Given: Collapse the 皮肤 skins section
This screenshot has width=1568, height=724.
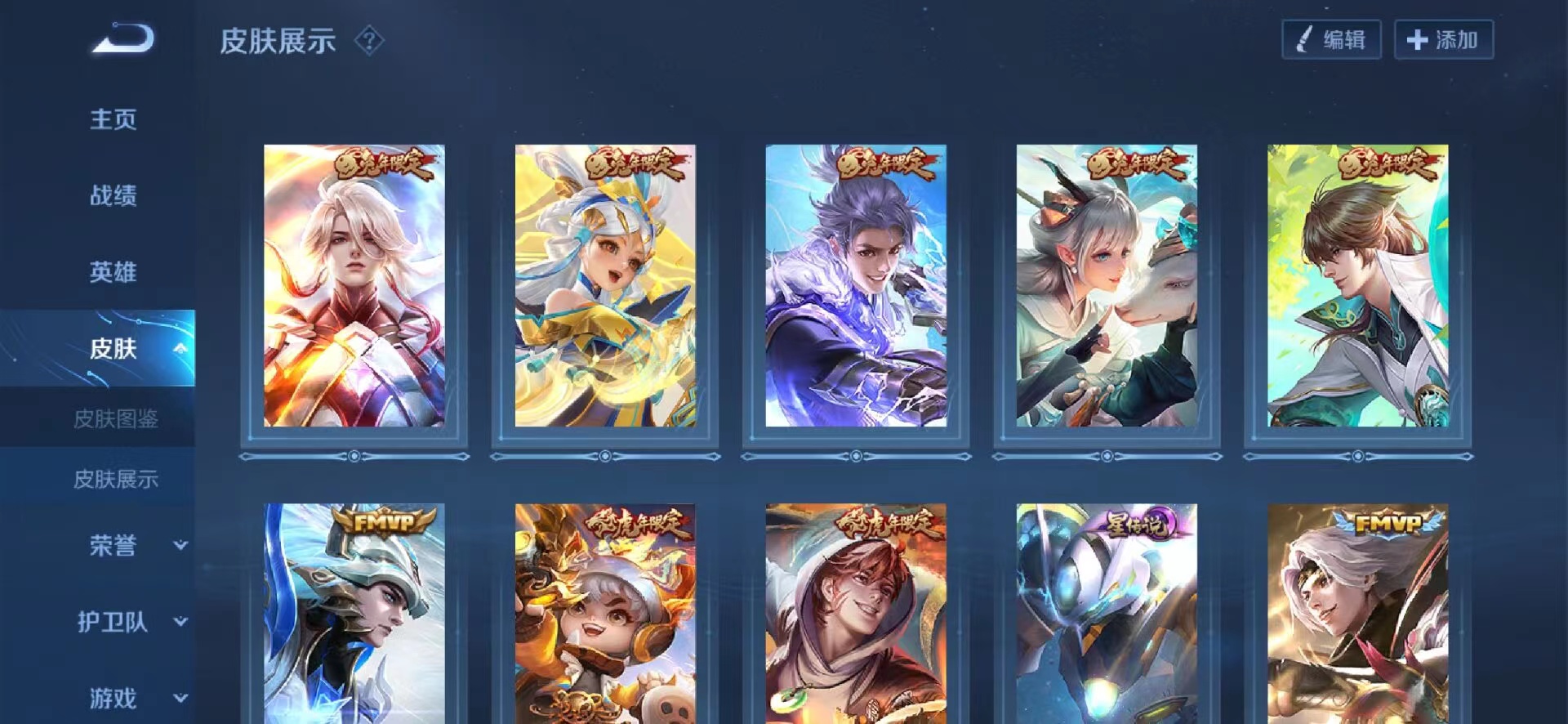Looking at the screenshot, I should pyautogui.click(x=180, y=349).
